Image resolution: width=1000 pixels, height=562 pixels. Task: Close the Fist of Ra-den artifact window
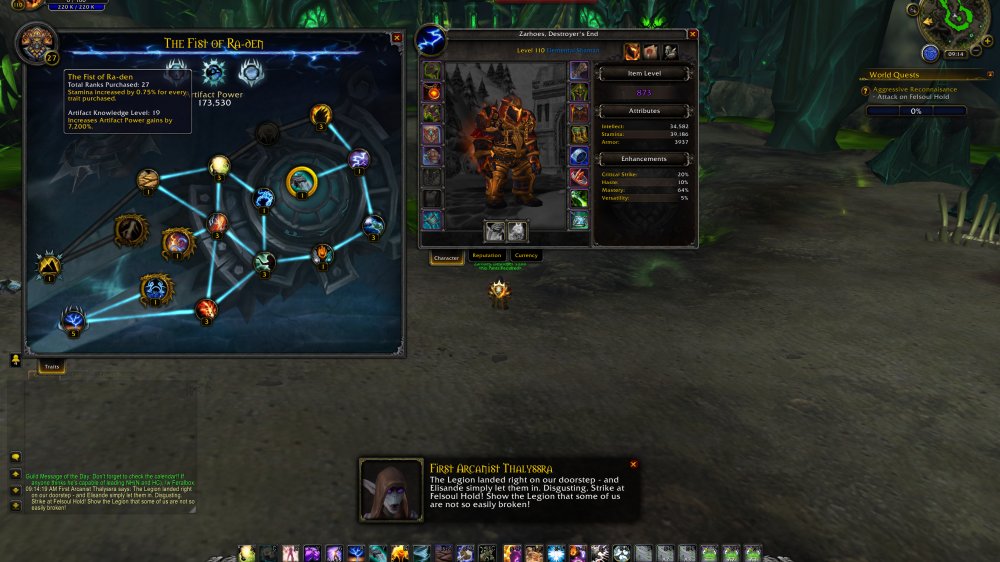click(397, 38)
